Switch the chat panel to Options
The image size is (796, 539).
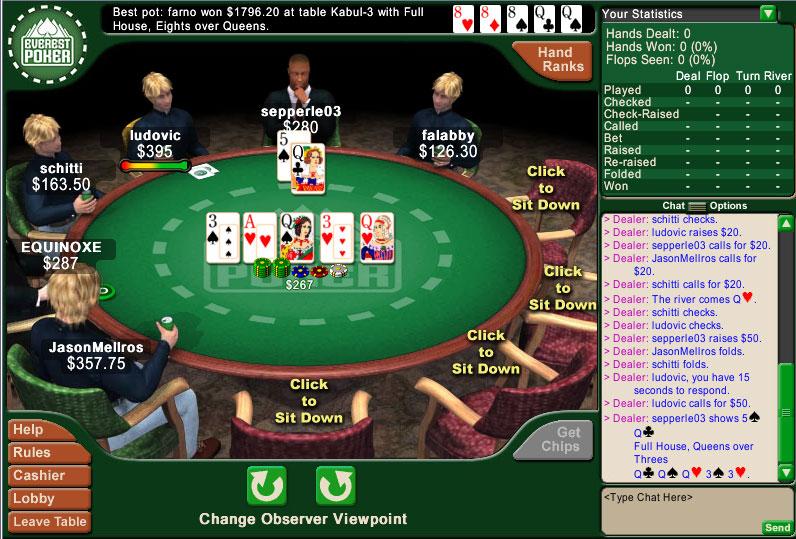(x=728, y=206)
